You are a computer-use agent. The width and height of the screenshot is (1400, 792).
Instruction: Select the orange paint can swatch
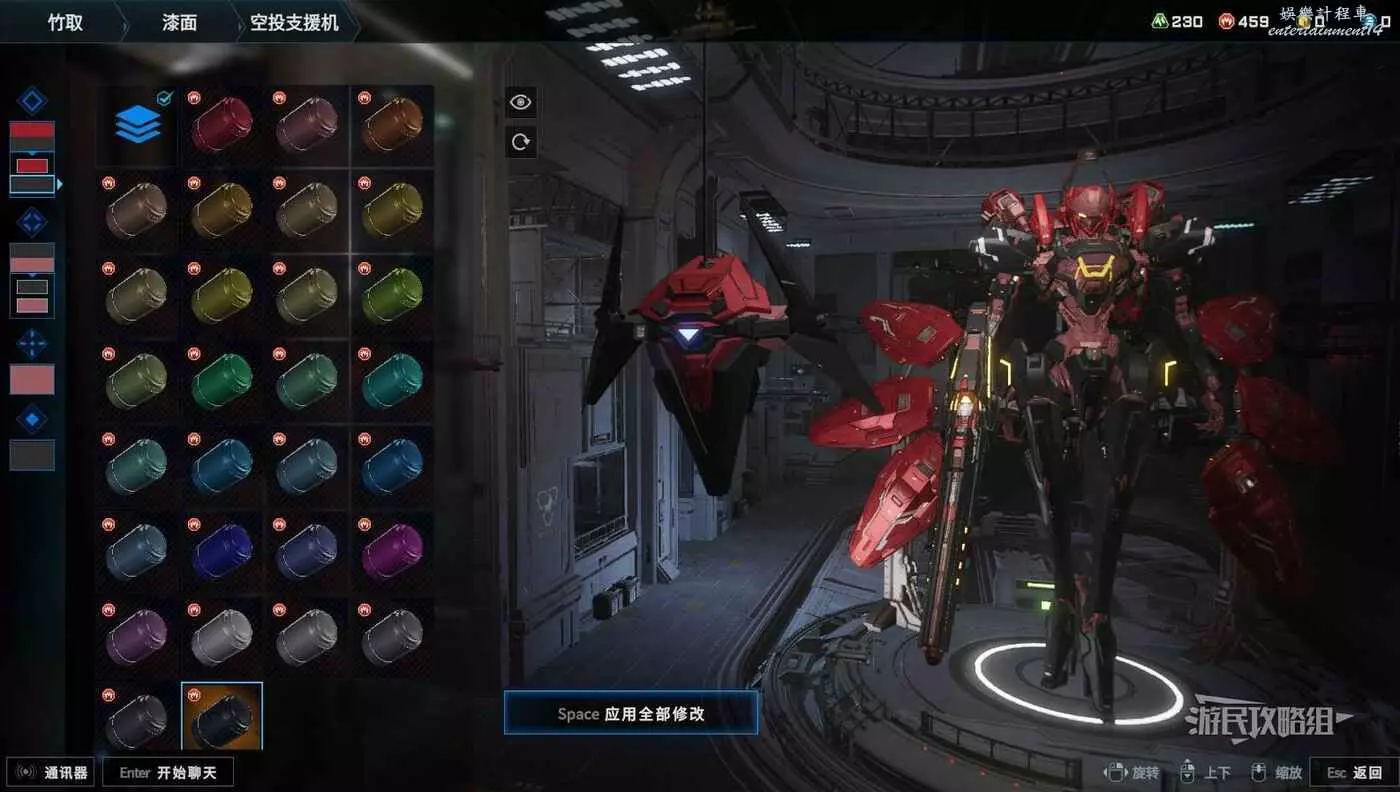(x=392, y=124)
